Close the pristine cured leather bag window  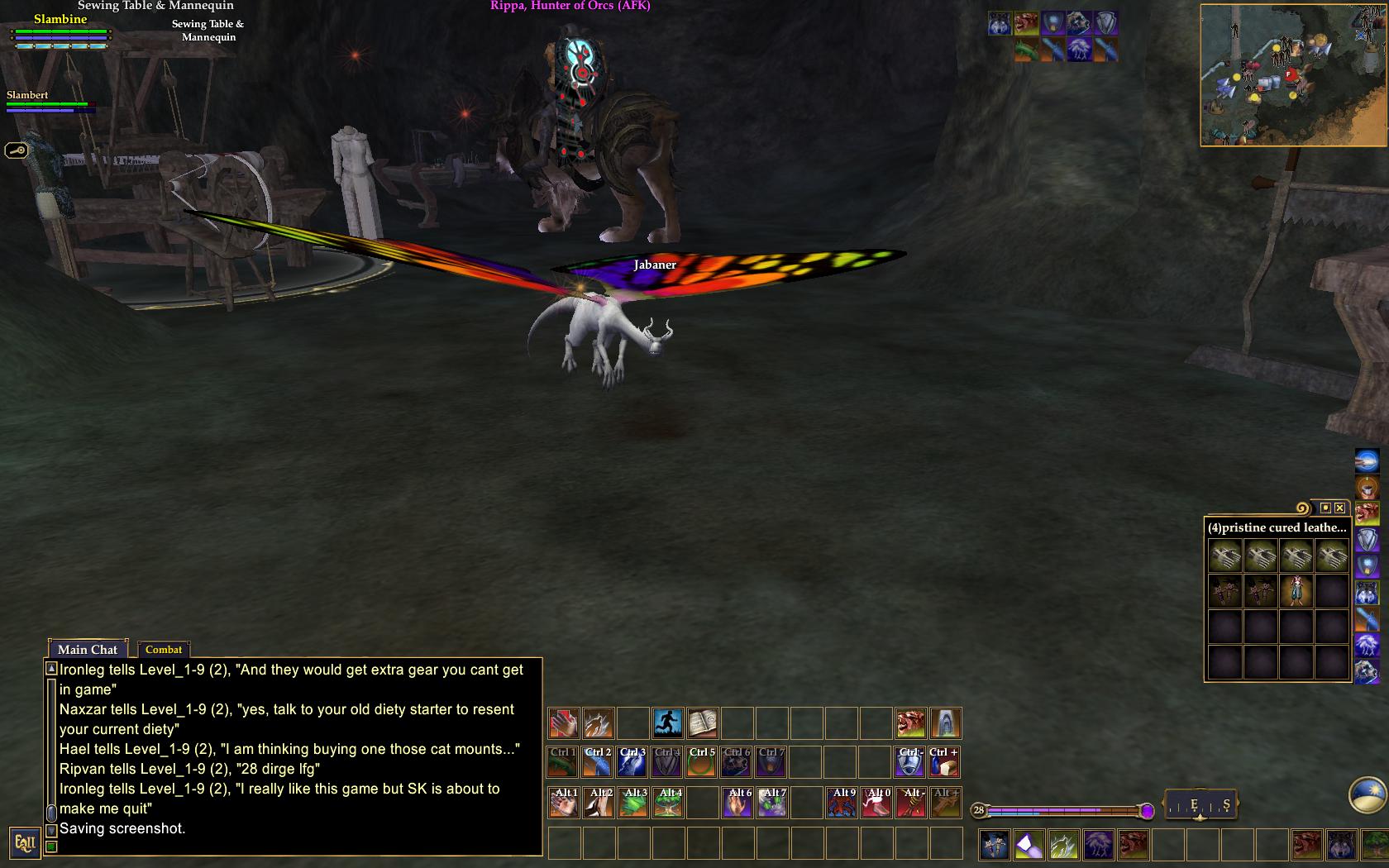(x=1339, y=507)
